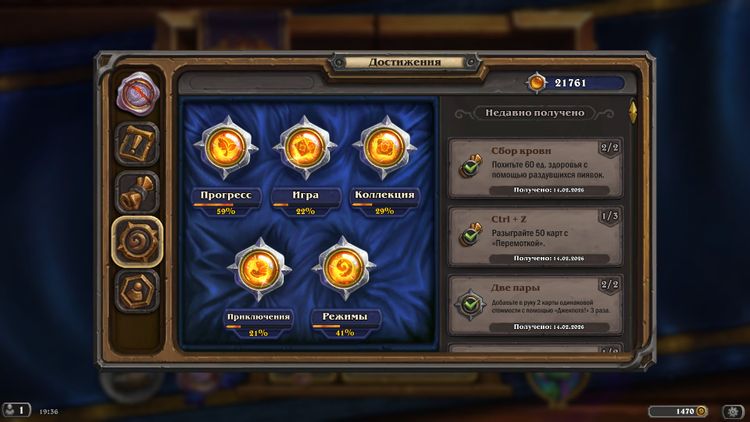Switch to the trophy horn tab
750x422 pixels.
(137, 193)
